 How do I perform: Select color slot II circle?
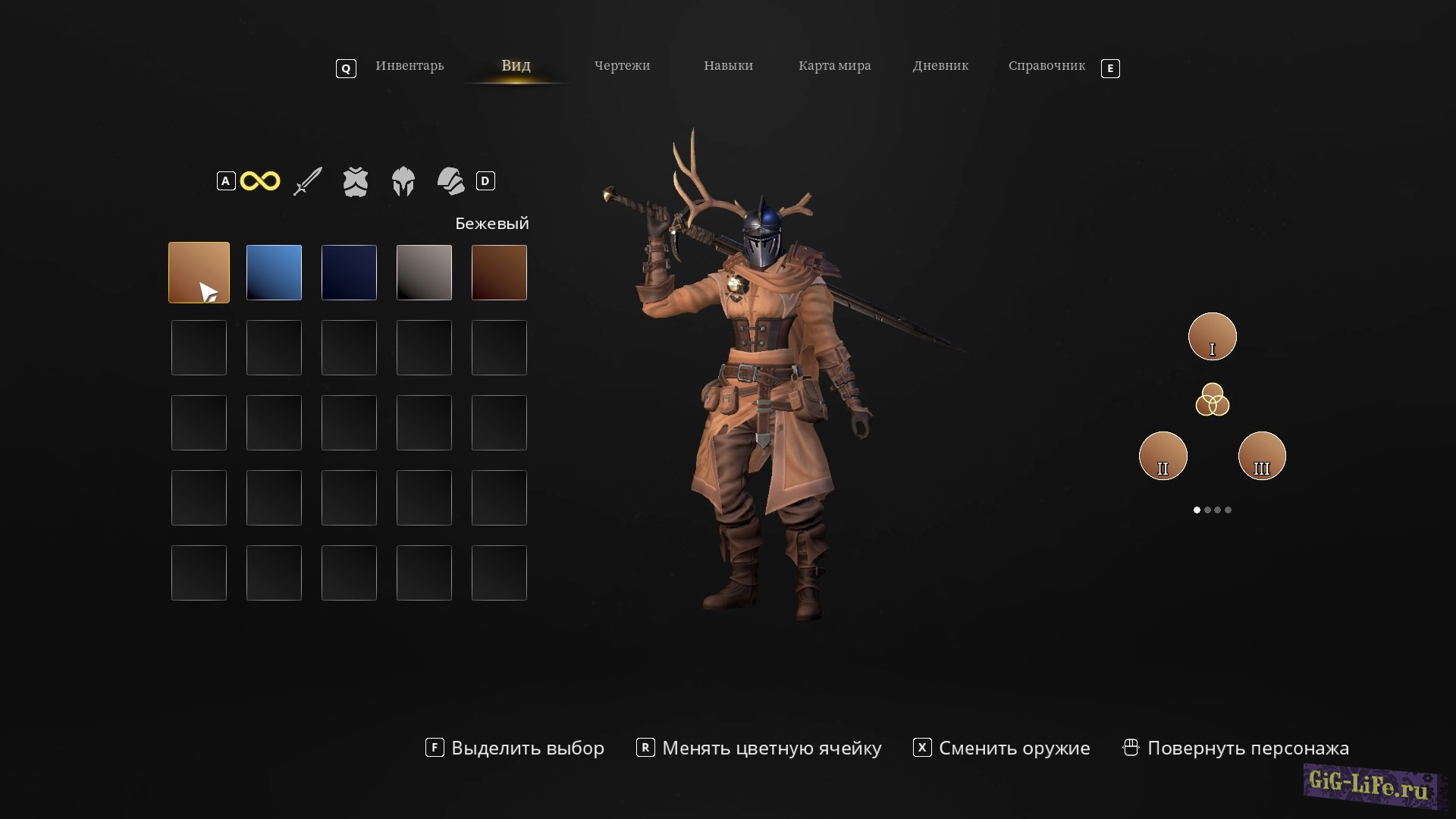point(1163,456)
